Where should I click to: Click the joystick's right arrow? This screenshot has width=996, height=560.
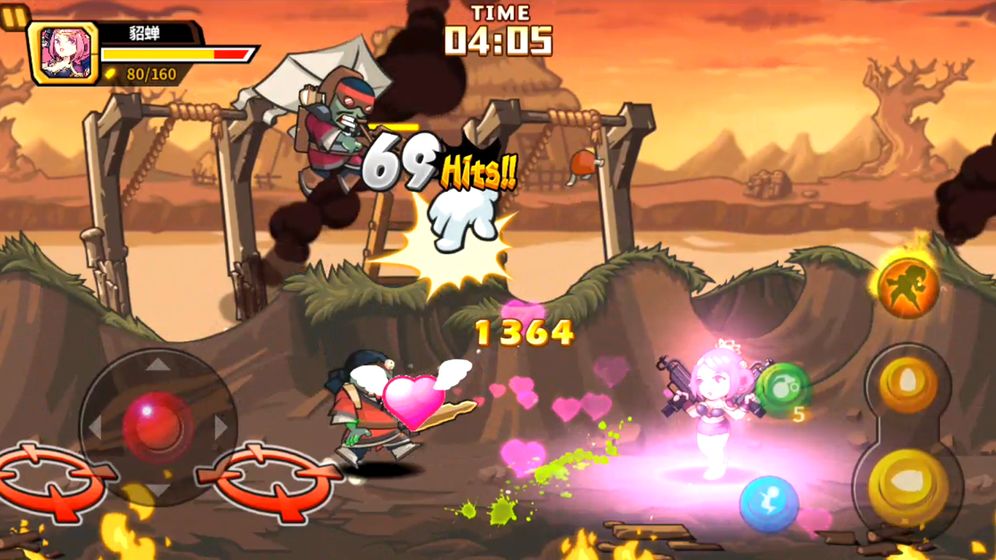tap(221, 427)
